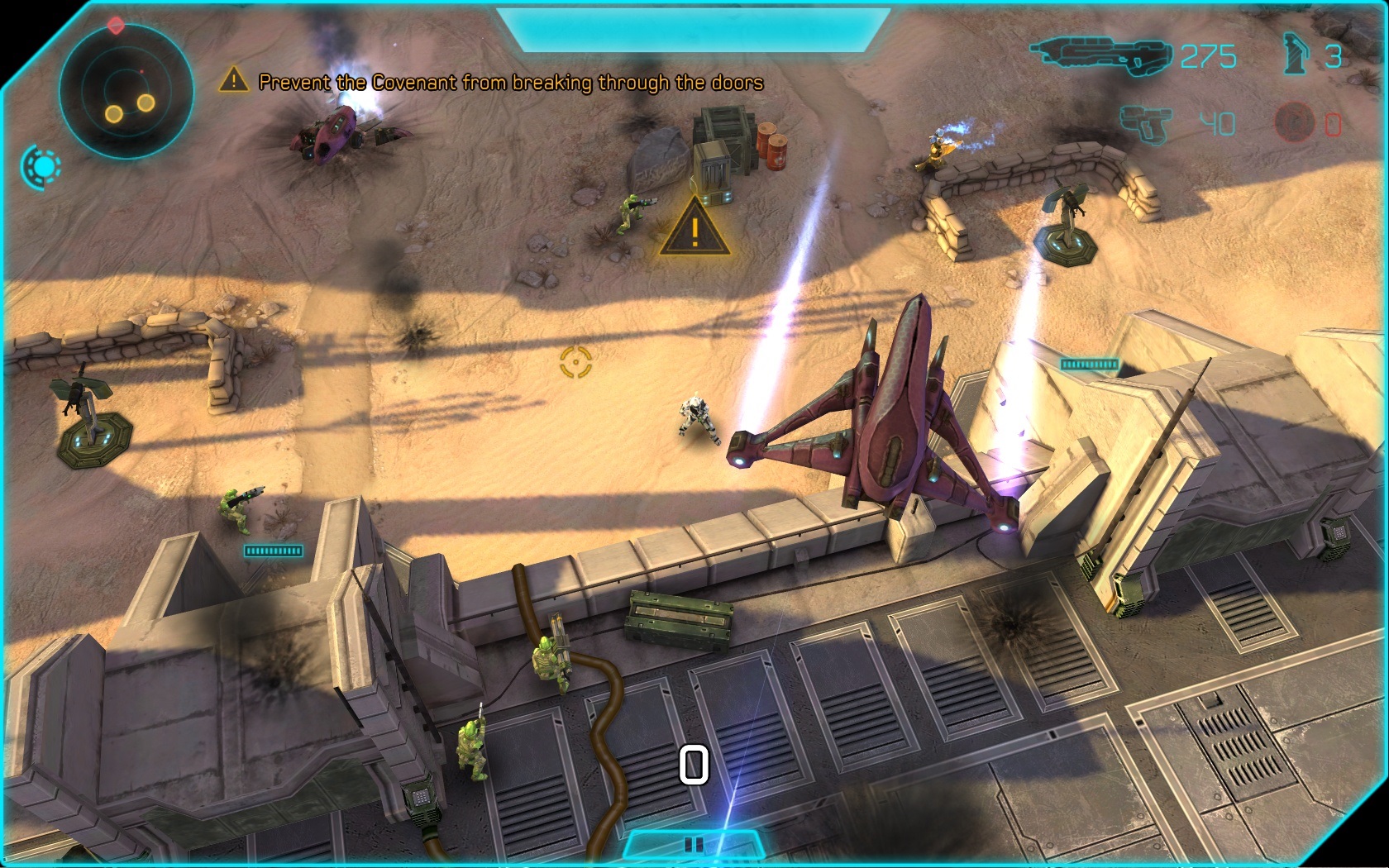Switch to the secondary pistol weapon
1389x868 pixels.
1146,124
